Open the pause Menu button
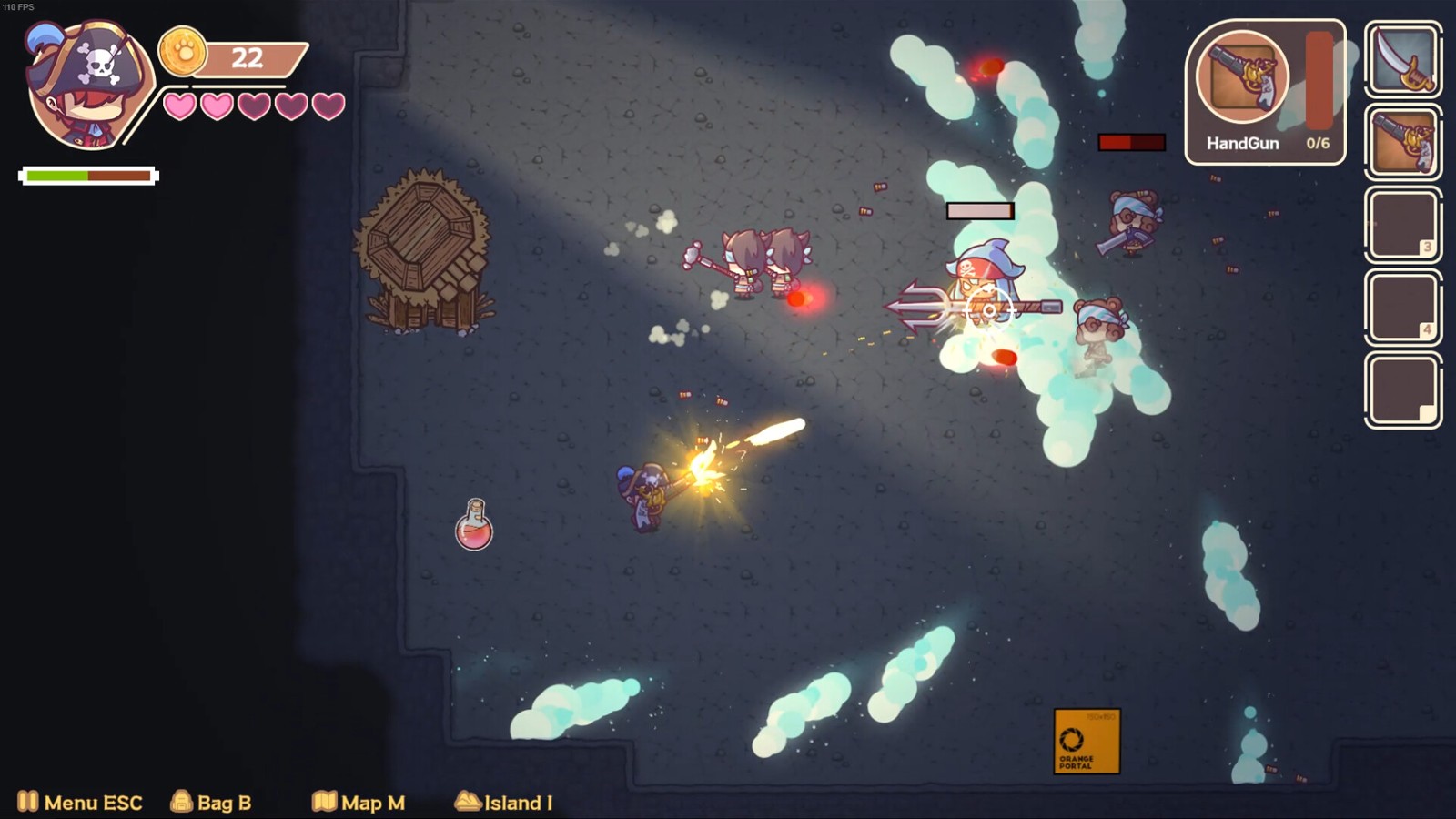This screenshot has height=819, width=1456. point(80,802)
